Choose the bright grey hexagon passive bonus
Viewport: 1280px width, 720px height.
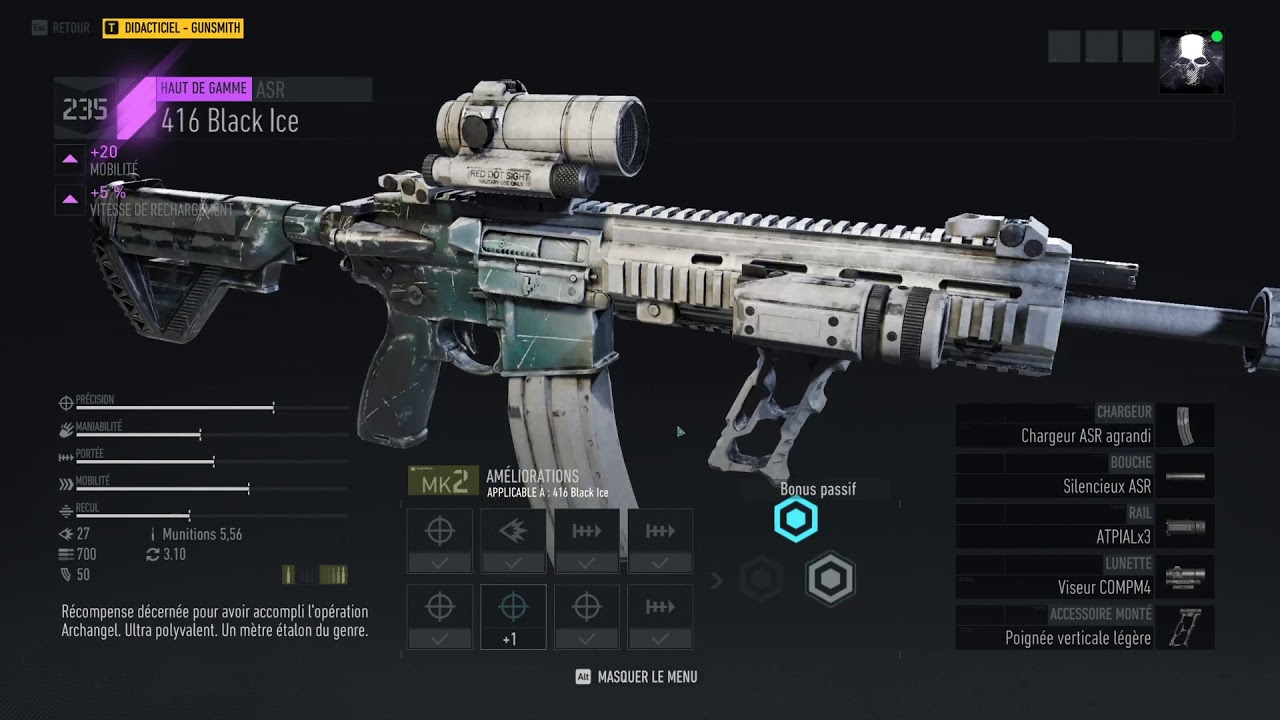click(x=830, y=579)
